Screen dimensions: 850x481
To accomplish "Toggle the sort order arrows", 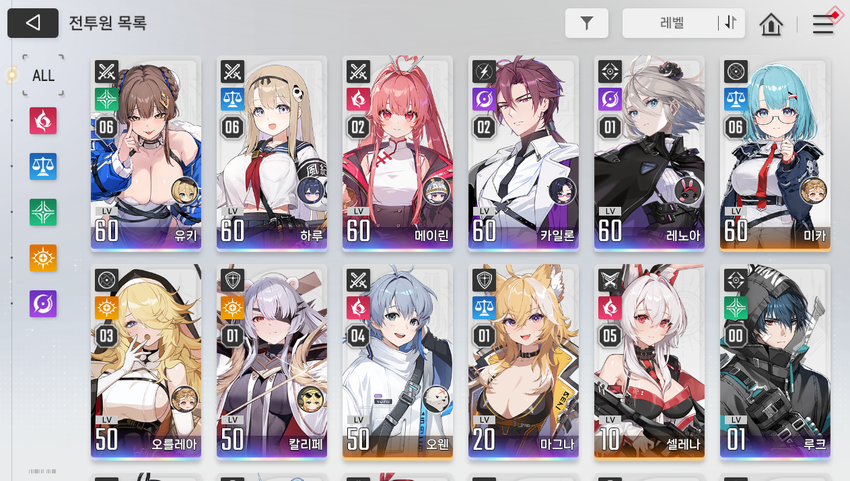I will coord(730,23).
